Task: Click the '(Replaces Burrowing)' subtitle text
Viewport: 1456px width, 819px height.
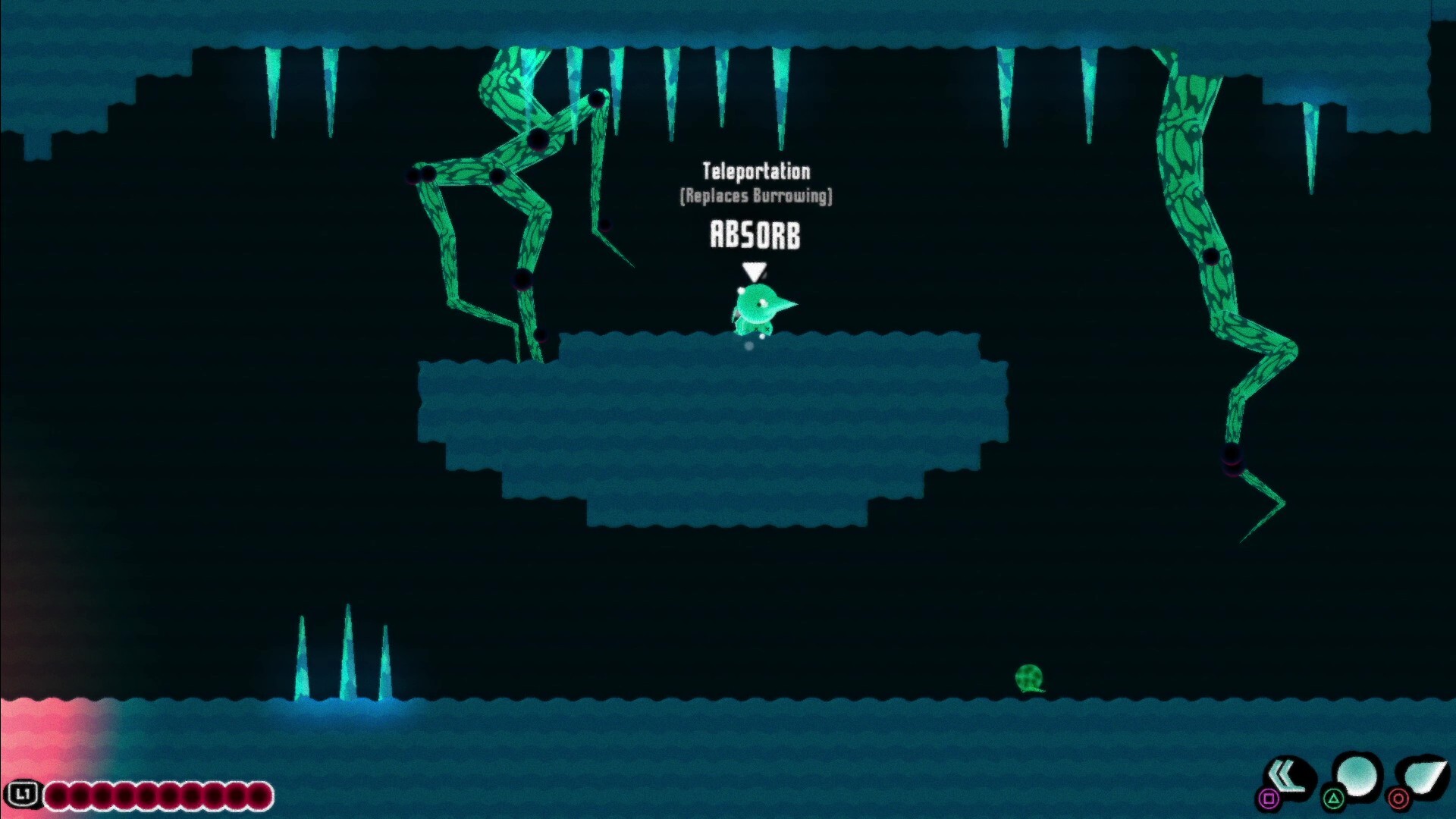Action: pyautogui.click(x=755, y=196)
